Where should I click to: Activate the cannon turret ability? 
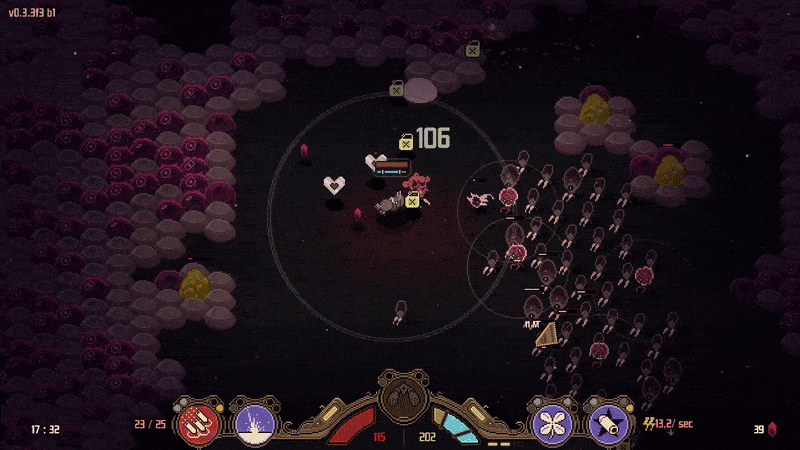pos(608,420)
